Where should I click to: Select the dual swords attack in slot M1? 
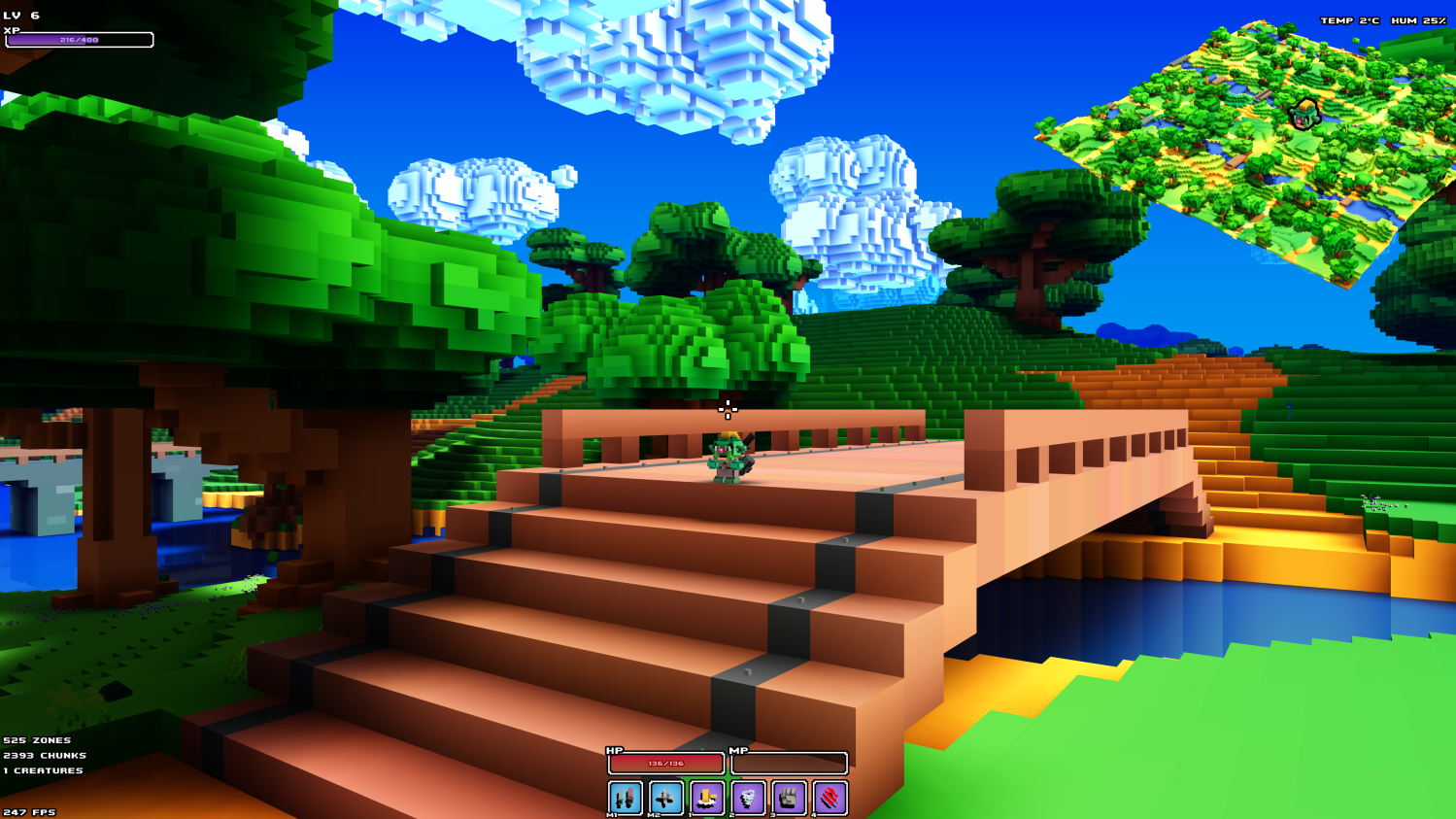[x=626, y=798]
